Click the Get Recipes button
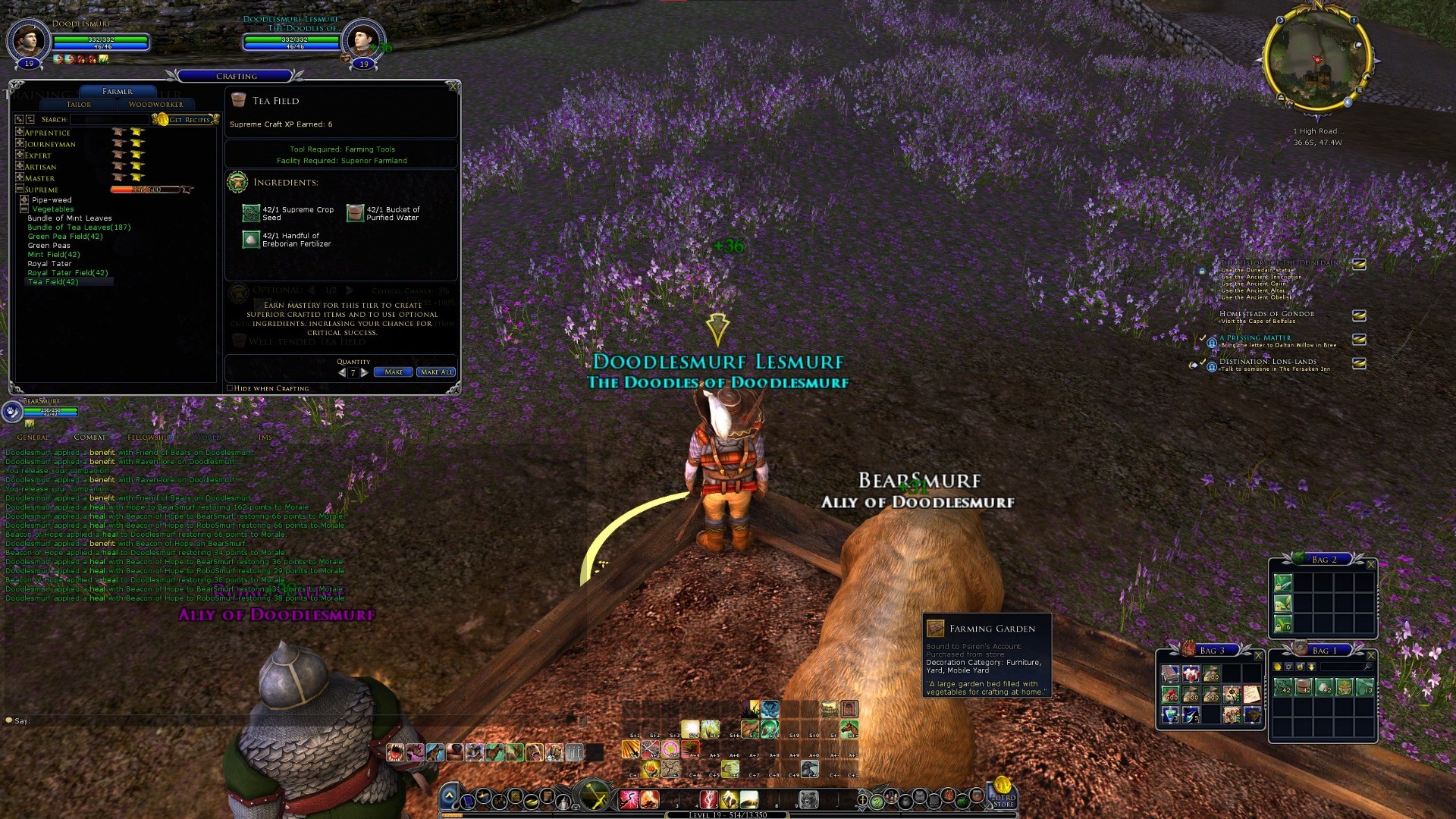Viewport: 1456px width, 819px height. pos(188,120)
